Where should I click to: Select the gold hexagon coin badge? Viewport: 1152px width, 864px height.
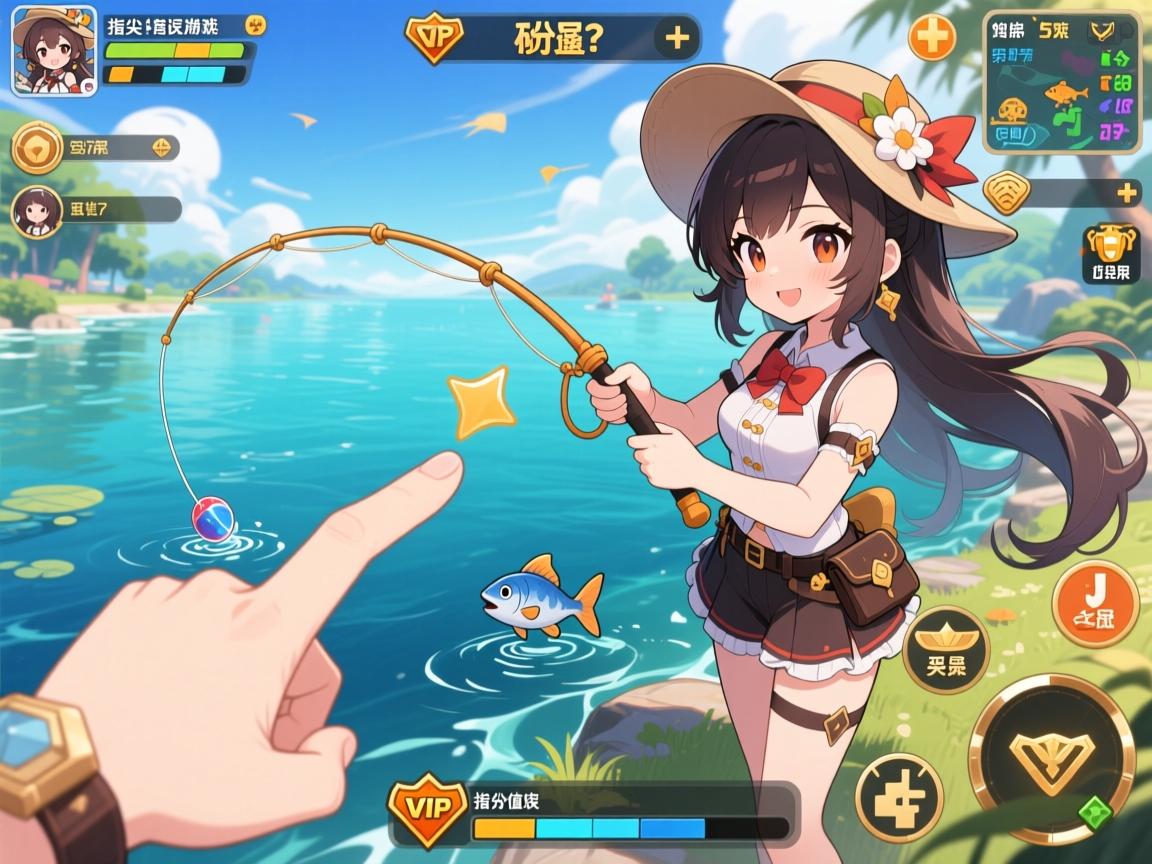(37, 149)
